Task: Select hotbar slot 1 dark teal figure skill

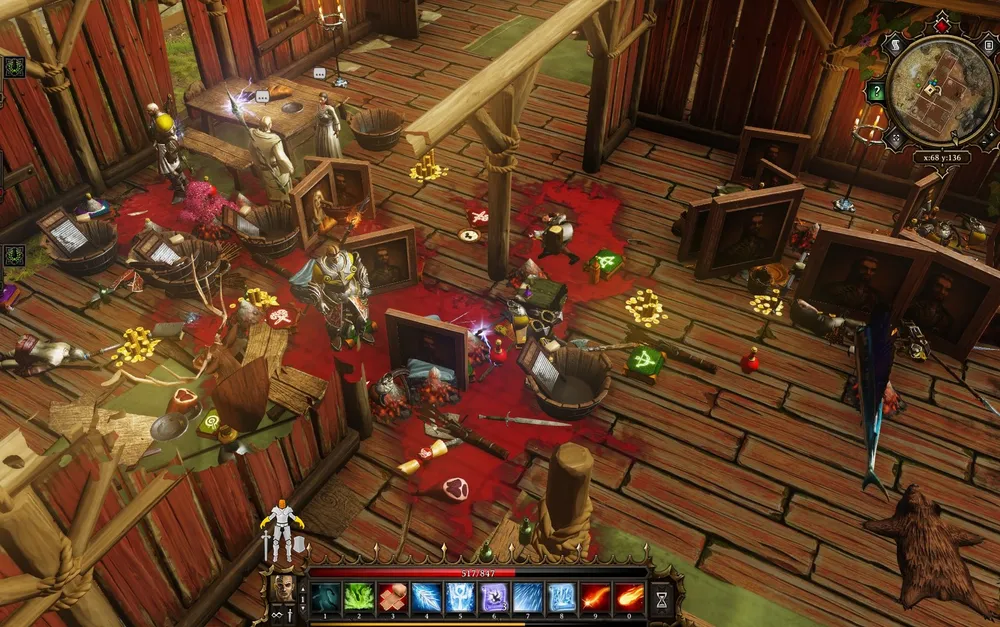Action: click(326, 597)
